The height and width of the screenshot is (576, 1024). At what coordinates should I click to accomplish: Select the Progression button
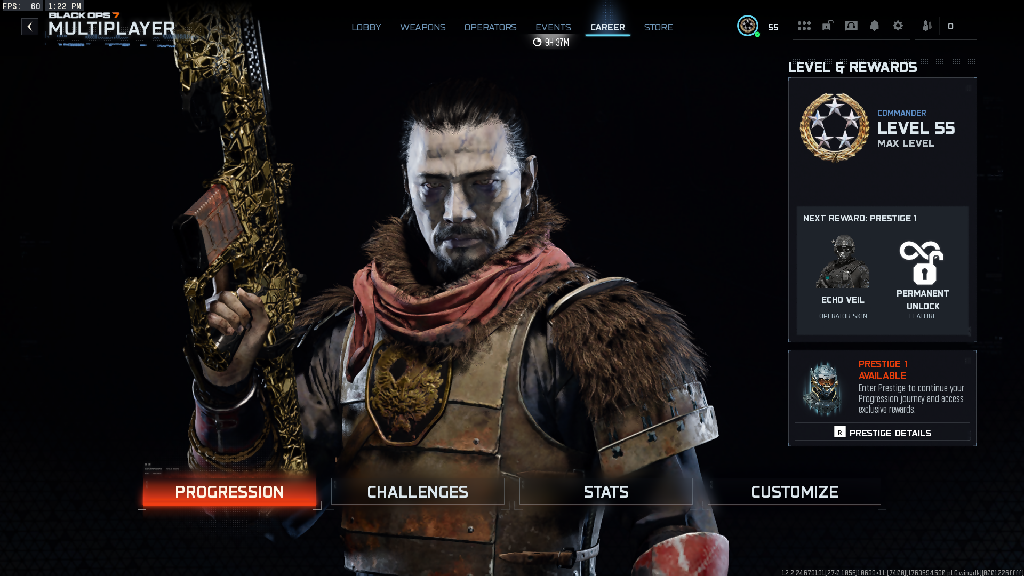pos(229,492)
